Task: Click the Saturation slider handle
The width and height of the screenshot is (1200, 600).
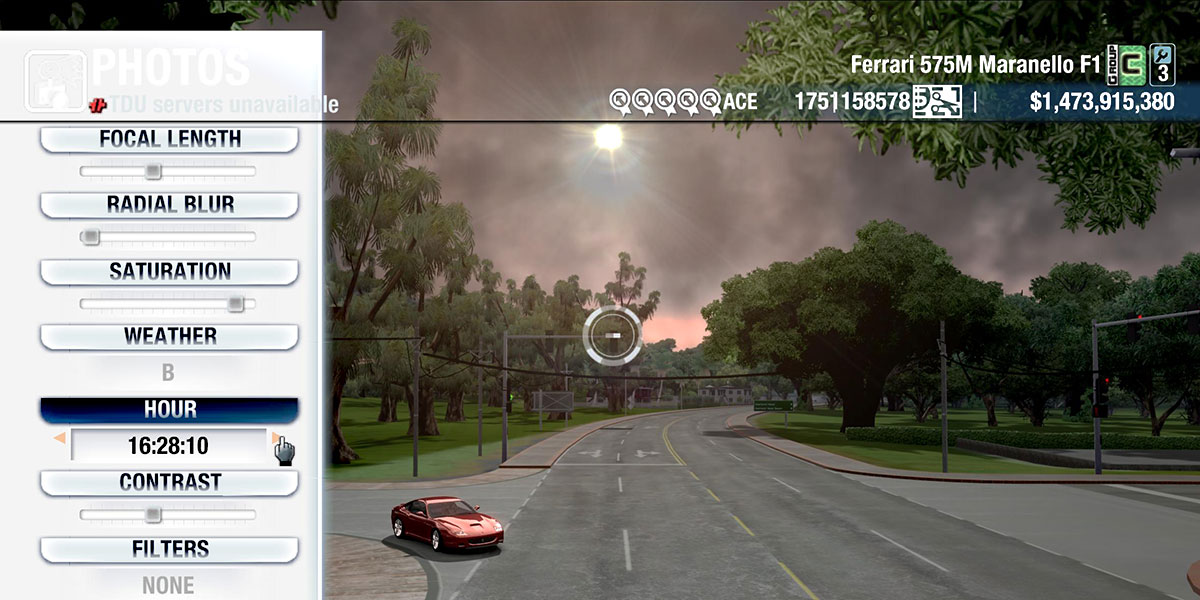Action: pyautogui.click(x=235, y=303)
